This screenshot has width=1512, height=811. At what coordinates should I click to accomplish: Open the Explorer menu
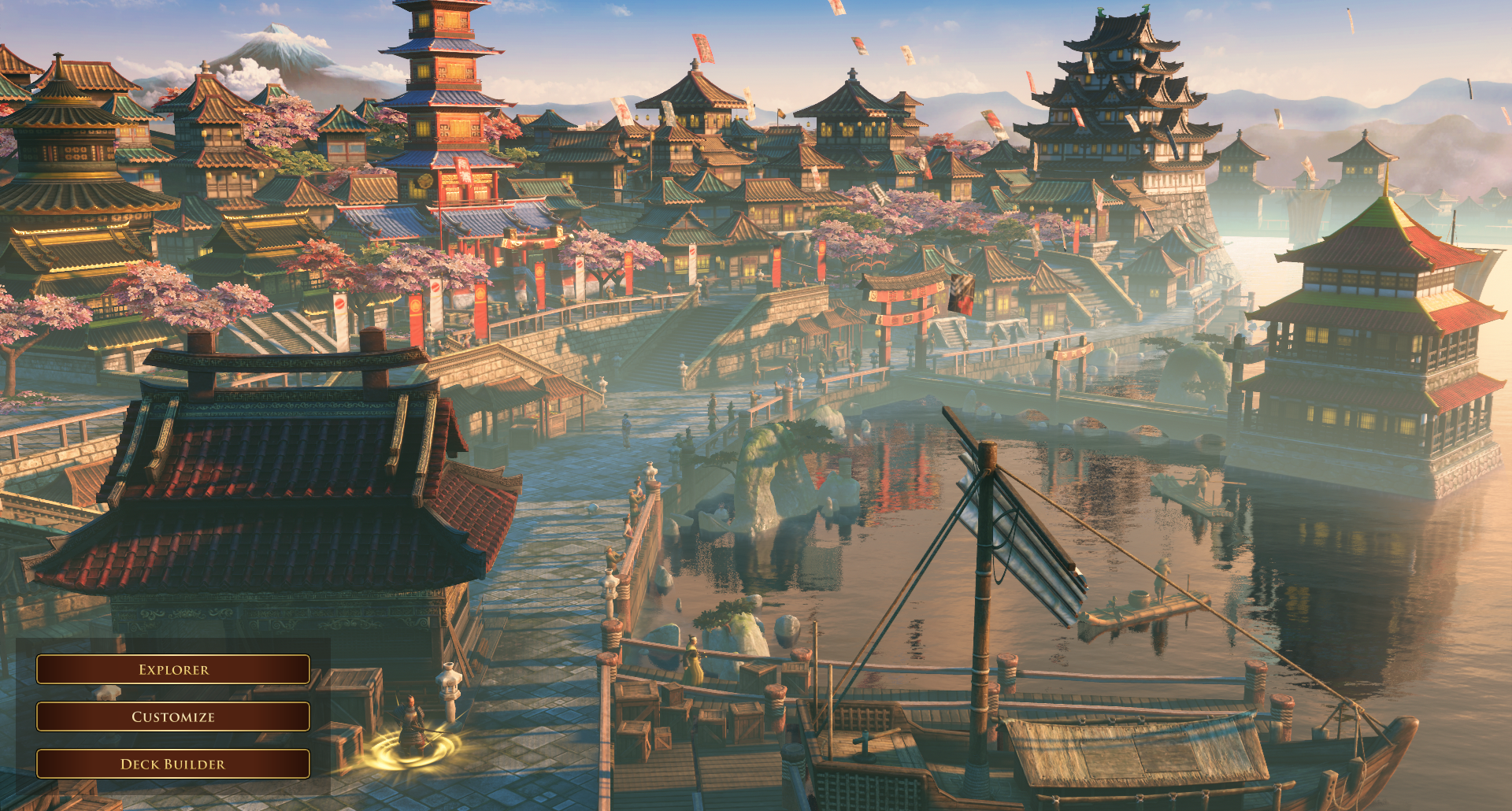pos(173,669)
